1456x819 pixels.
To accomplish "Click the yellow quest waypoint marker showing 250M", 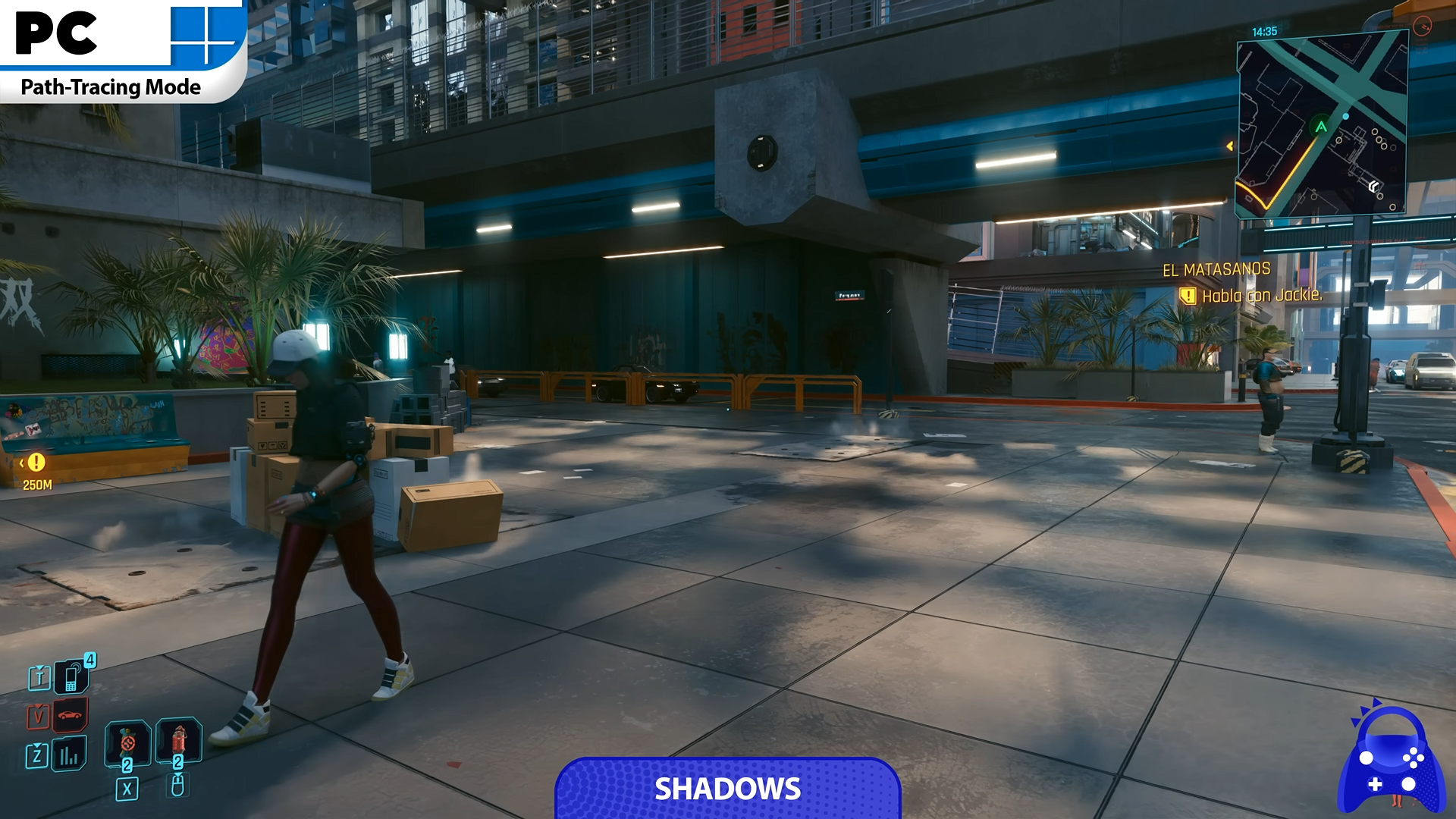I will coord(36,463).
